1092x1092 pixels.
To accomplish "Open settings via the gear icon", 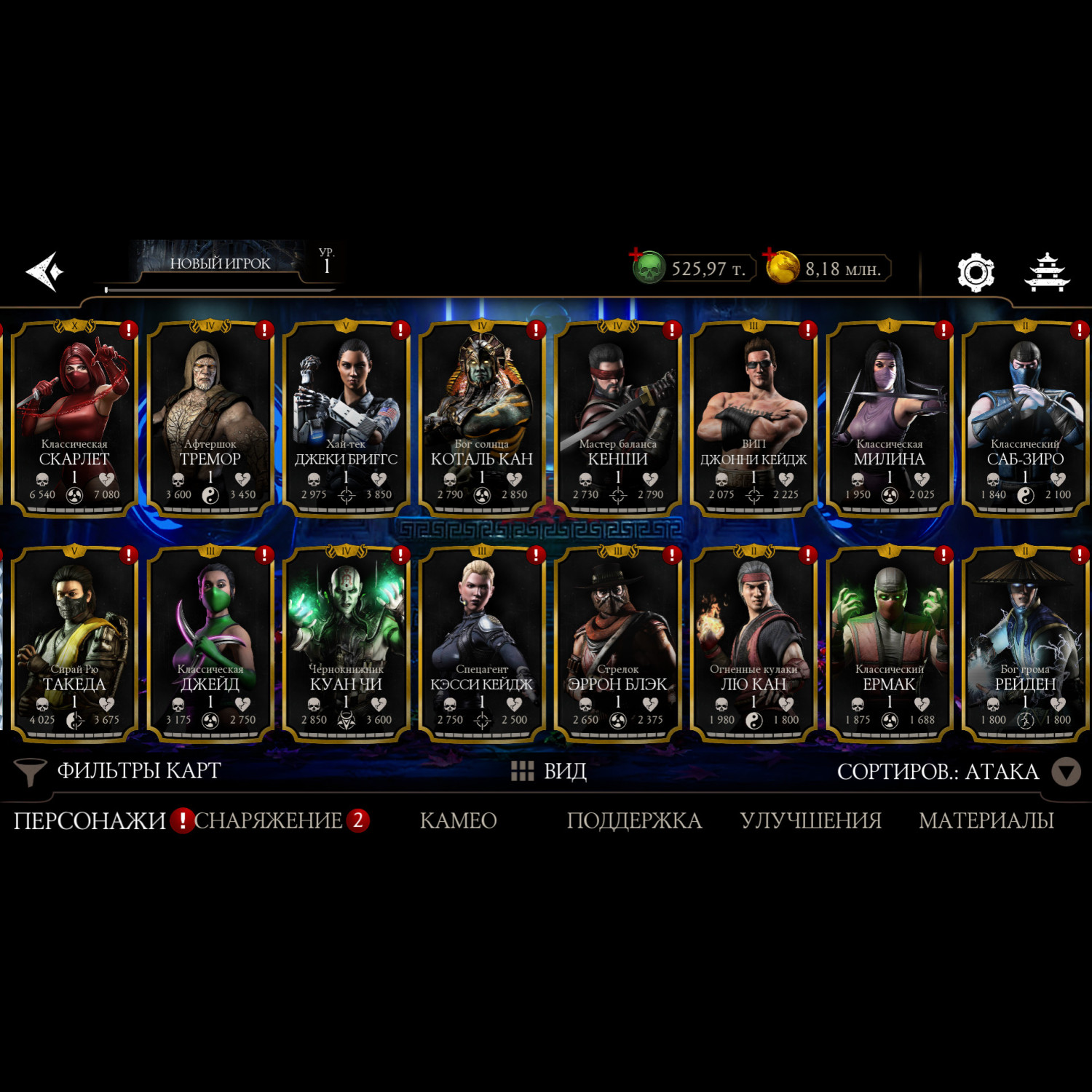I will (x=976, y=272).
